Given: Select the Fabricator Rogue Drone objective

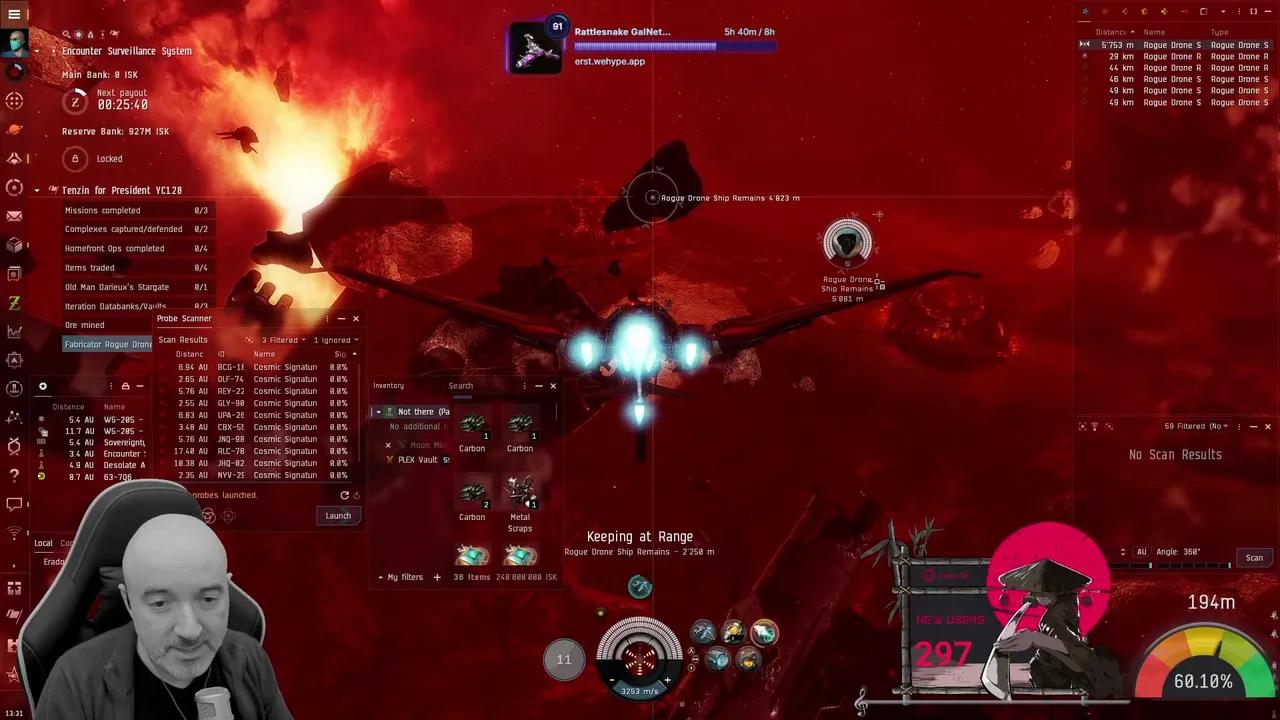Looking at the screenshot, I should click(x=108, y=344).
